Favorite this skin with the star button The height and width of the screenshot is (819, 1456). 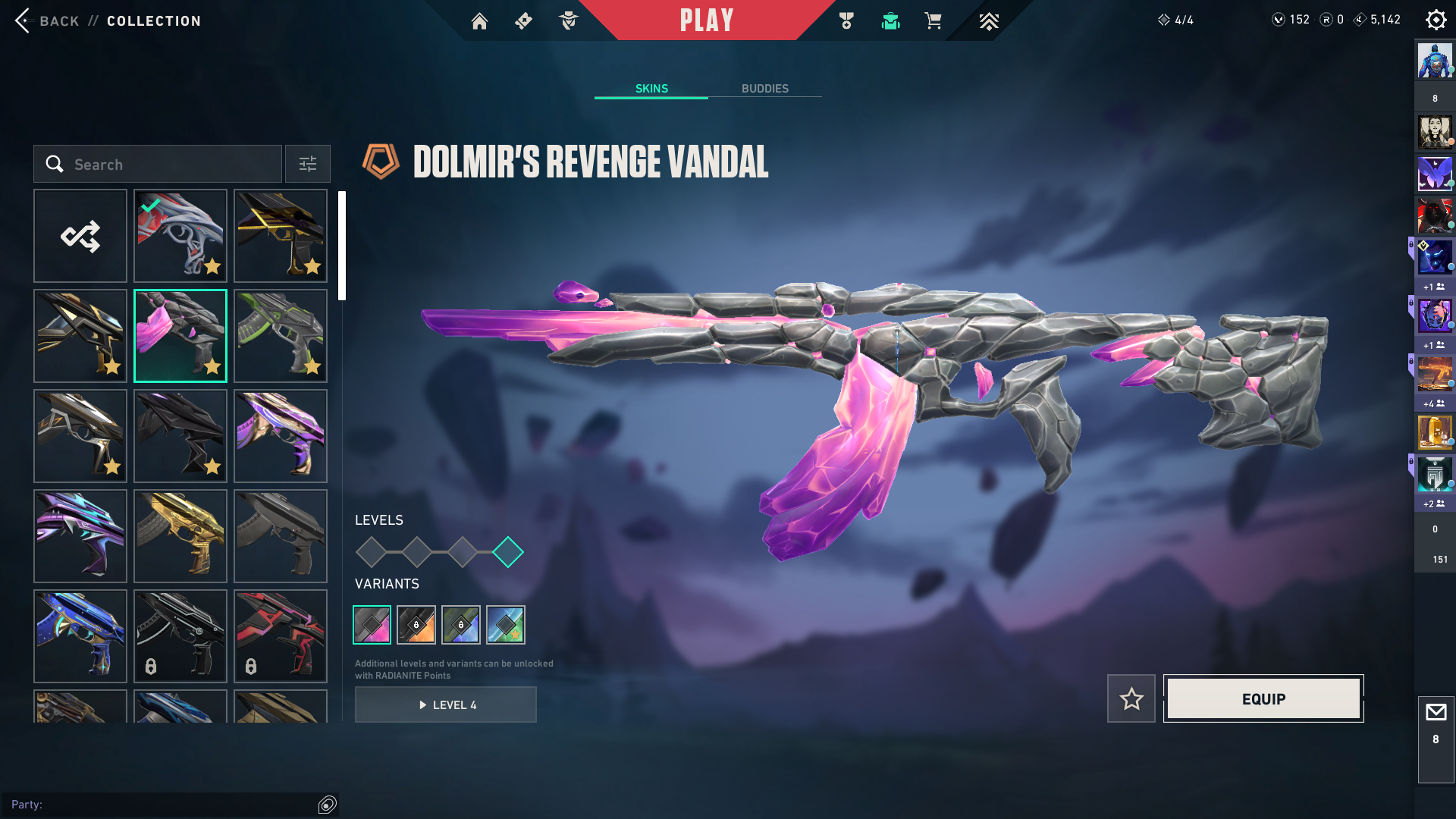point(1131,698)
